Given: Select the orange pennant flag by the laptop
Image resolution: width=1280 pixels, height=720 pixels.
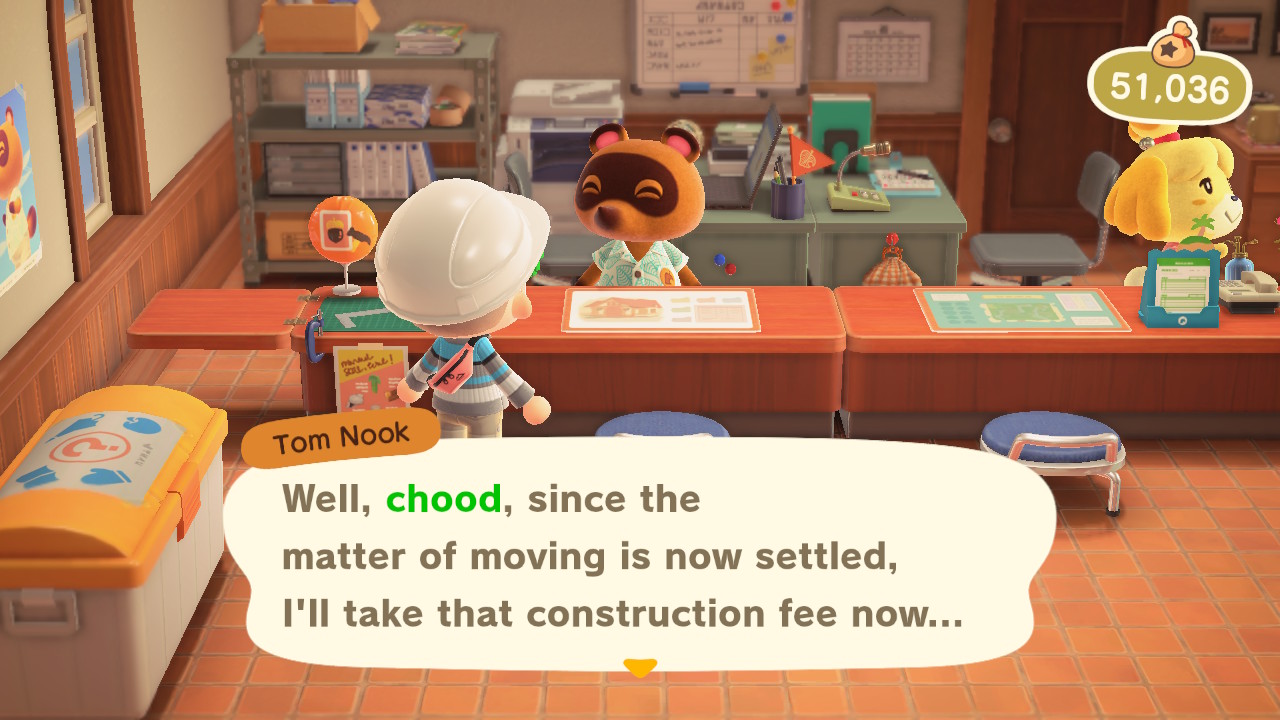Looking at the screenshot, I should [x=807, y=157].
